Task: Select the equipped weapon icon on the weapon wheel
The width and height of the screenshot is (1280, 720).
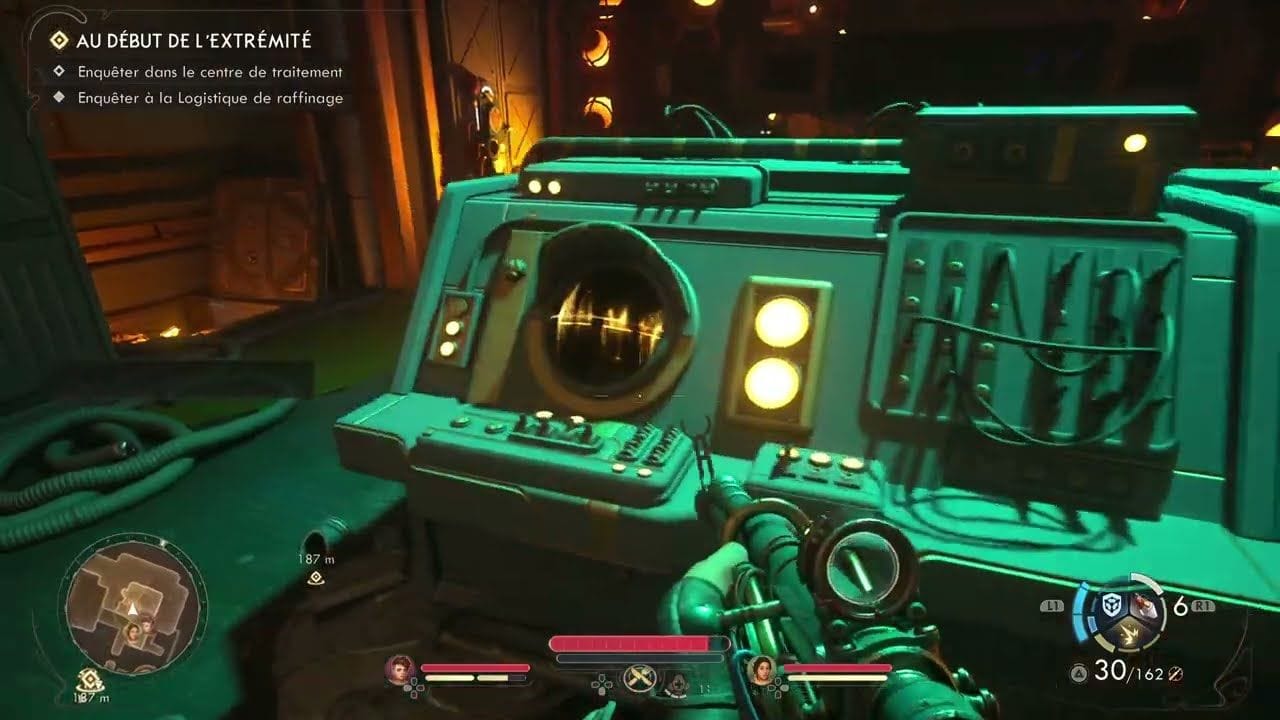Action: pyautogui.click(x=1144, y=606)
